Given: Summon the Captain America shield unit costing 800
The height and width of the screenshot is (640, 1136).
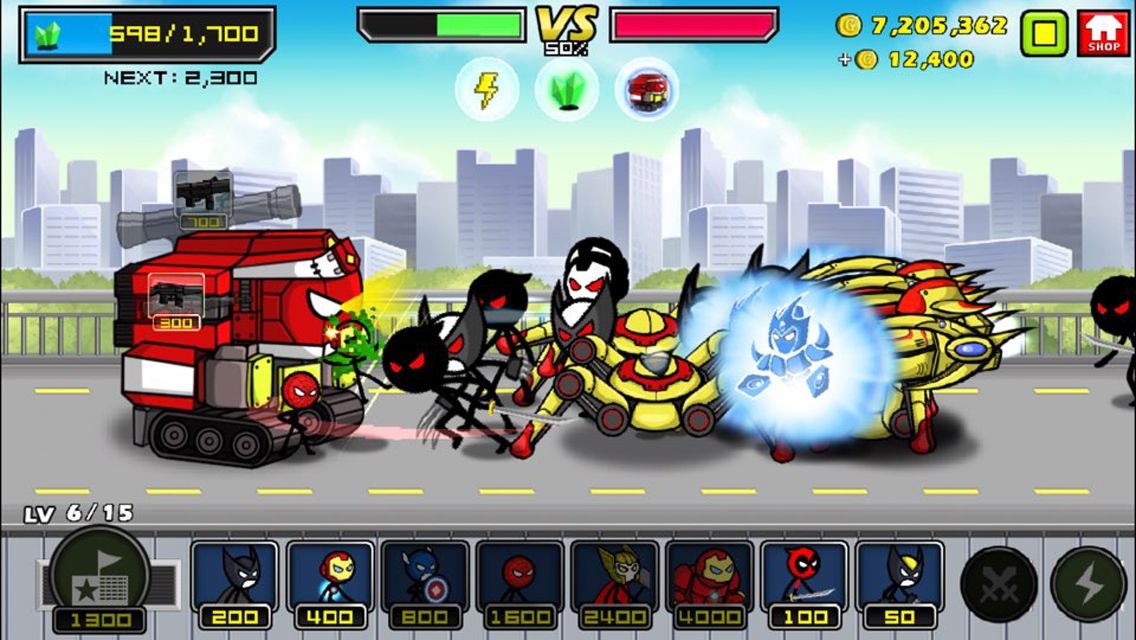Looking at the screenshot, I should [425, 584].
